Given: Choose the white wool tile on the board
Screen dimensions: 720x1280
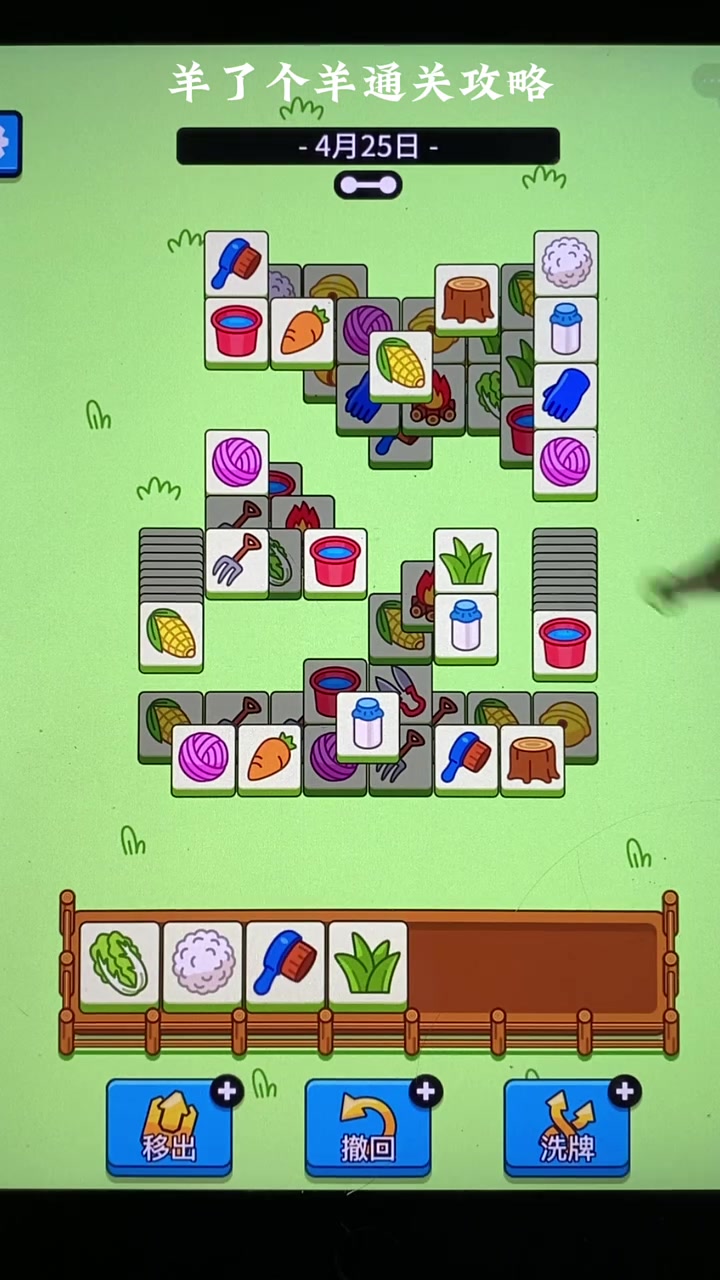Looking at the screenshot, I should tap(566, 263).
